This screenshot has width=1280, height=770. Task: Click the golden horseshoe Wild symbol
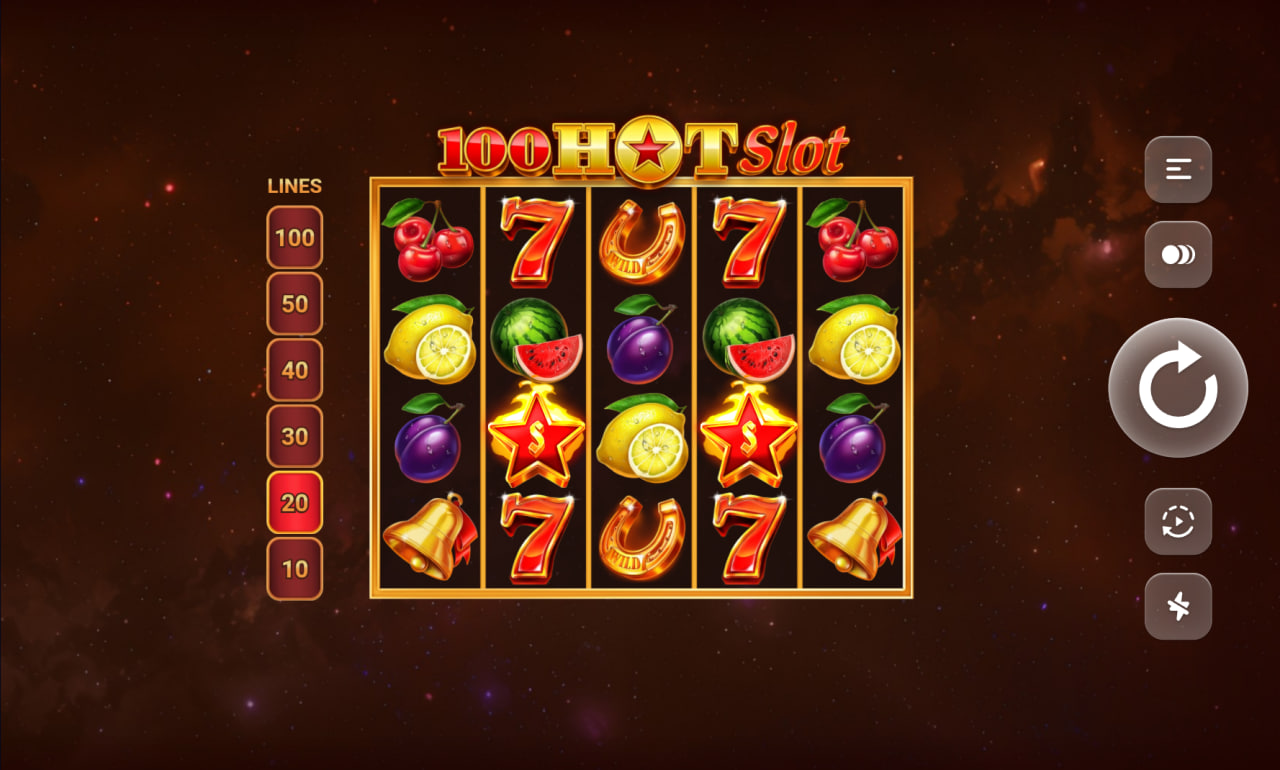(x=644, y=240)
